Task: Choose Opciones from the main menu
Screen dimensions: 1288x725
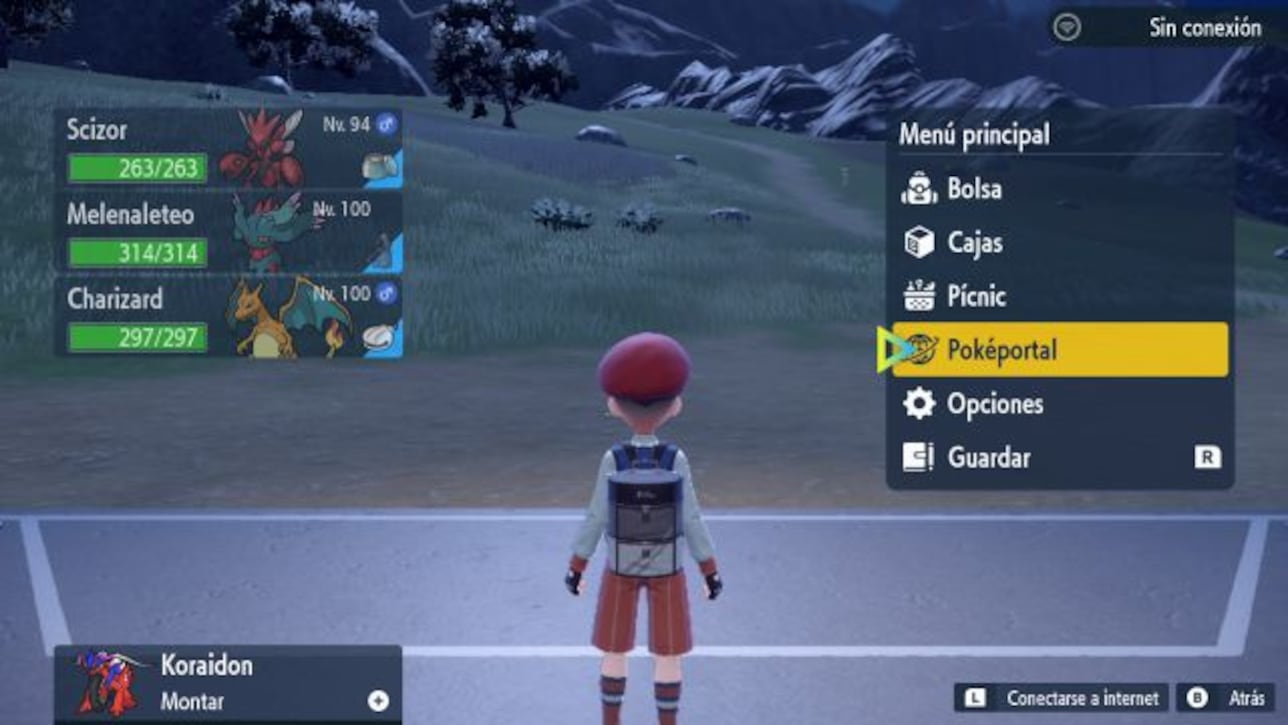Action: pyautogui.click(x=994, y=404)
